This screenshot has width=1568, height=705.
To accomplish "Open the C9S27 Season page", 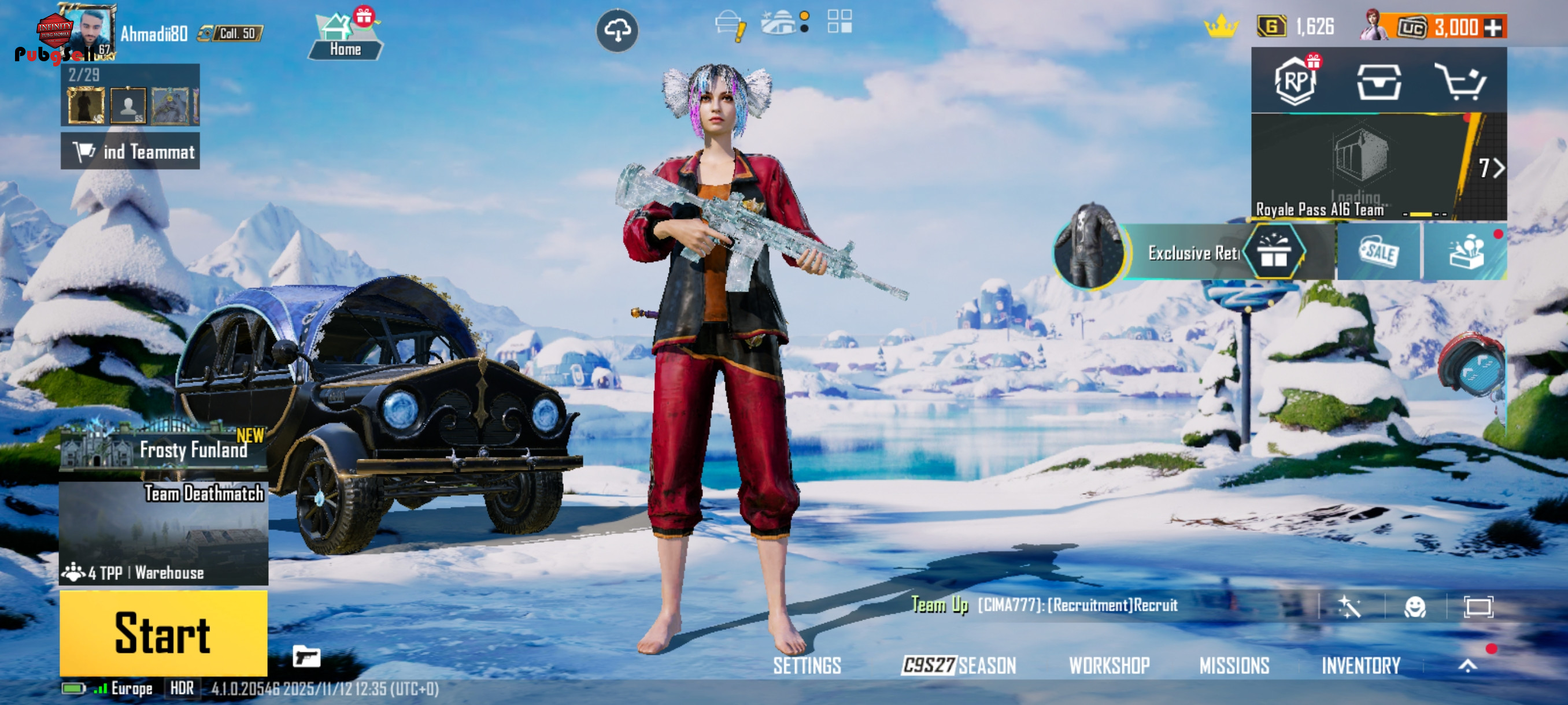I will coord(959,666).
